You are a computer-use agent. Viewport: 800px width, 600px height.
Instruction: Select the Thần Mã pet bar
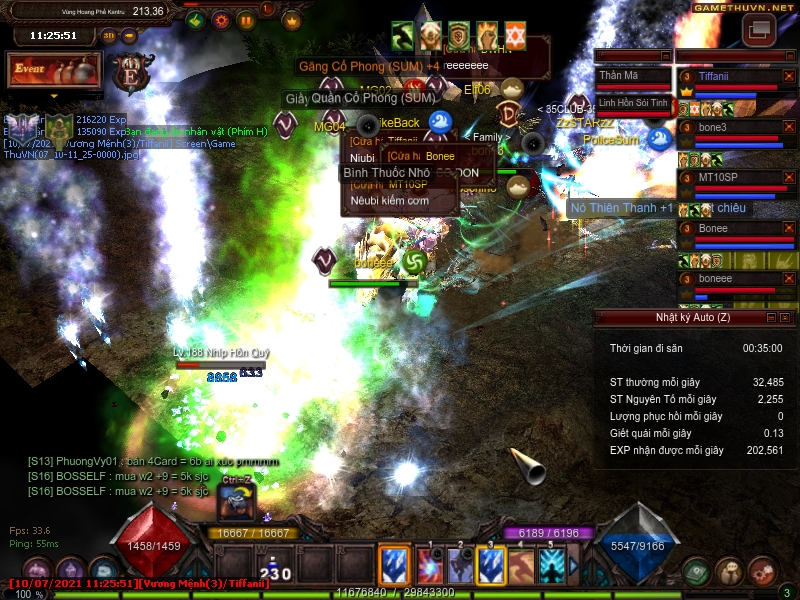pyautogui.click(x=633, y=76)
